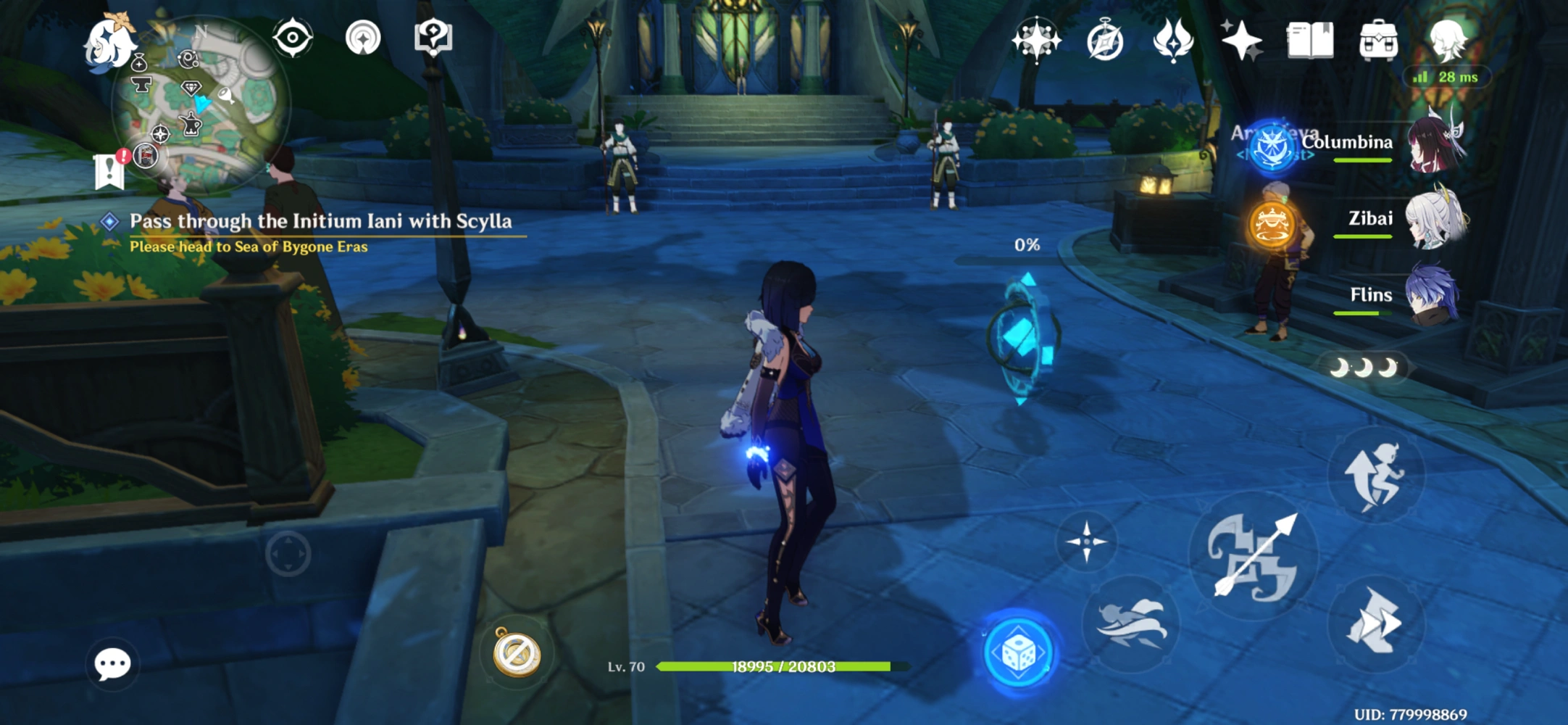Viewport: 1568px width, 725px height.
Task: Open the wish star icon
Action: coord(1241,40)
